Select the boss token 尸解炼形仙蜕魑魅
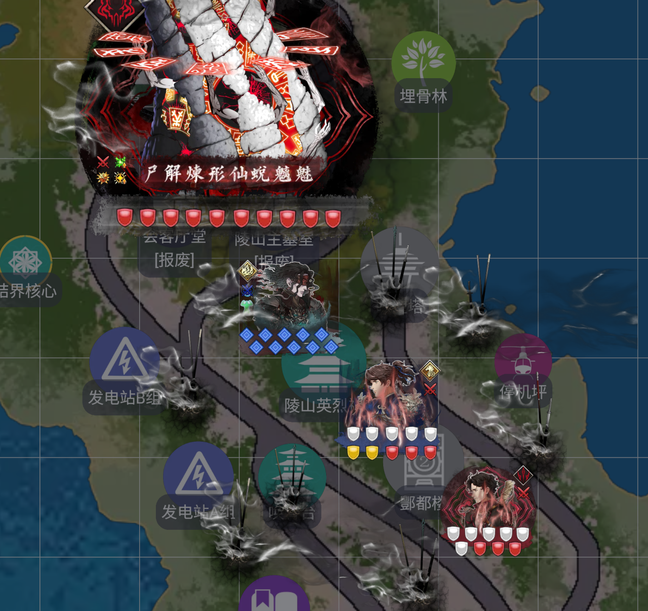Image resolution: width=648 pixels, height=611 pixels. pyautogui.click(x=228, y=90)
